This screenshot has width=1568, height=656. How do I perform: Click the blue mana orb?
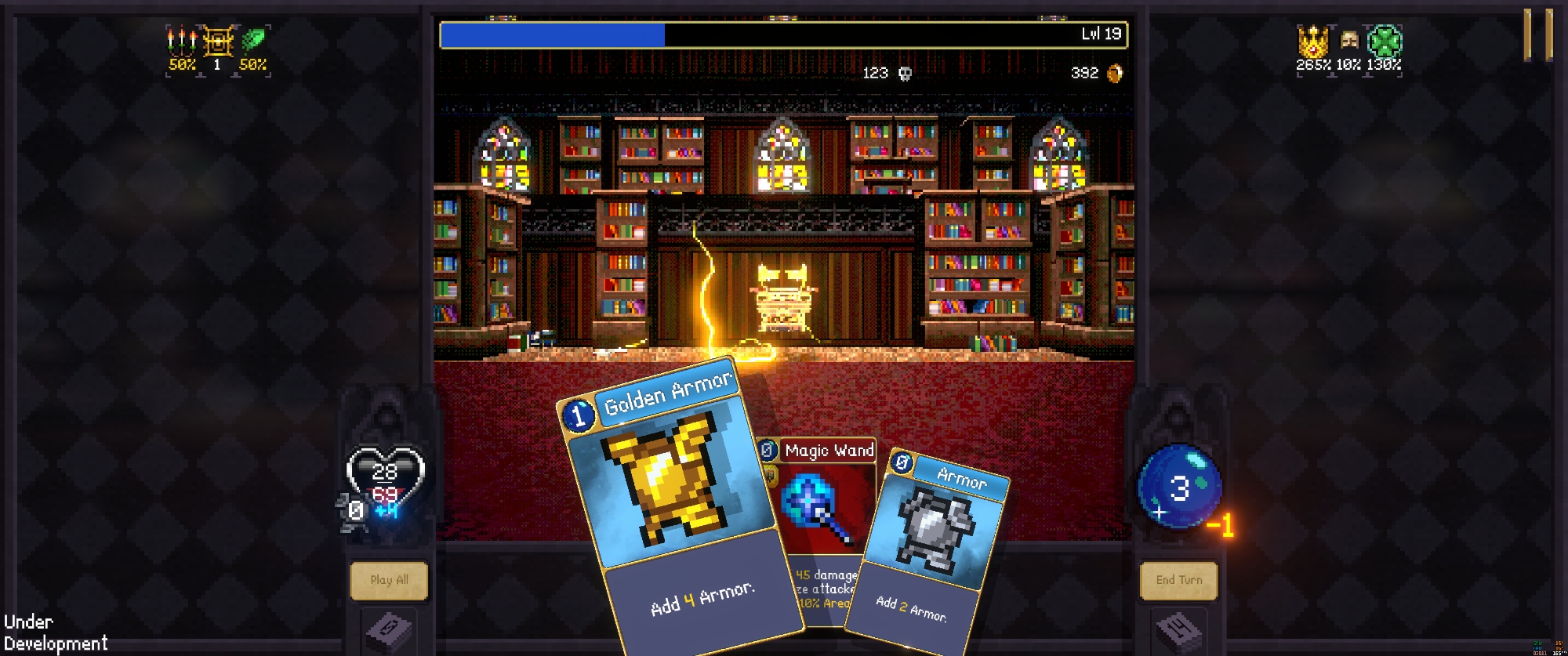click(x=1178, y=487)
